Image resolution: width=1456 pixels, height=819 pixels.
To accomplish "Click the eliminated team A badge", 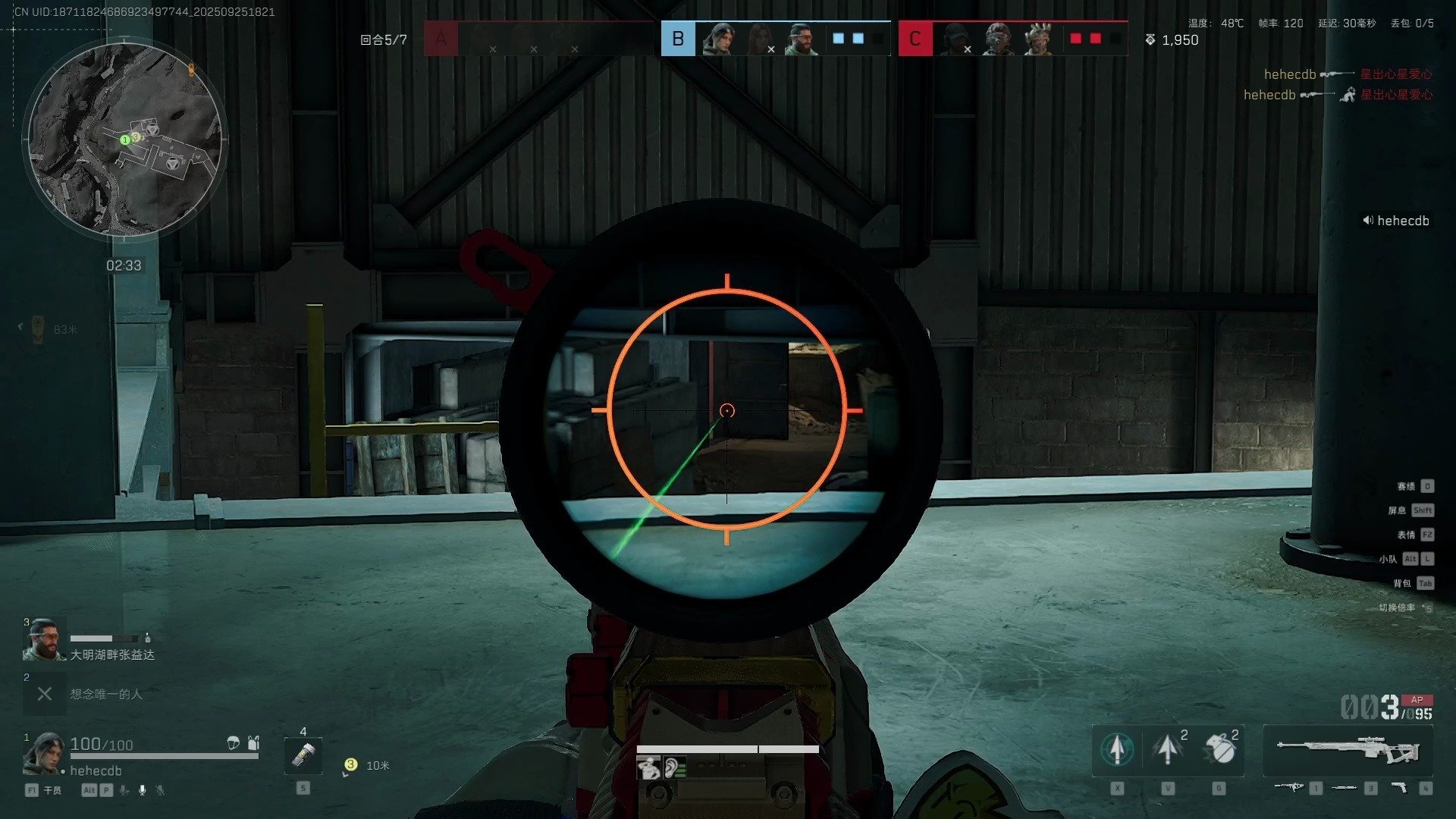I will [441, 39].
